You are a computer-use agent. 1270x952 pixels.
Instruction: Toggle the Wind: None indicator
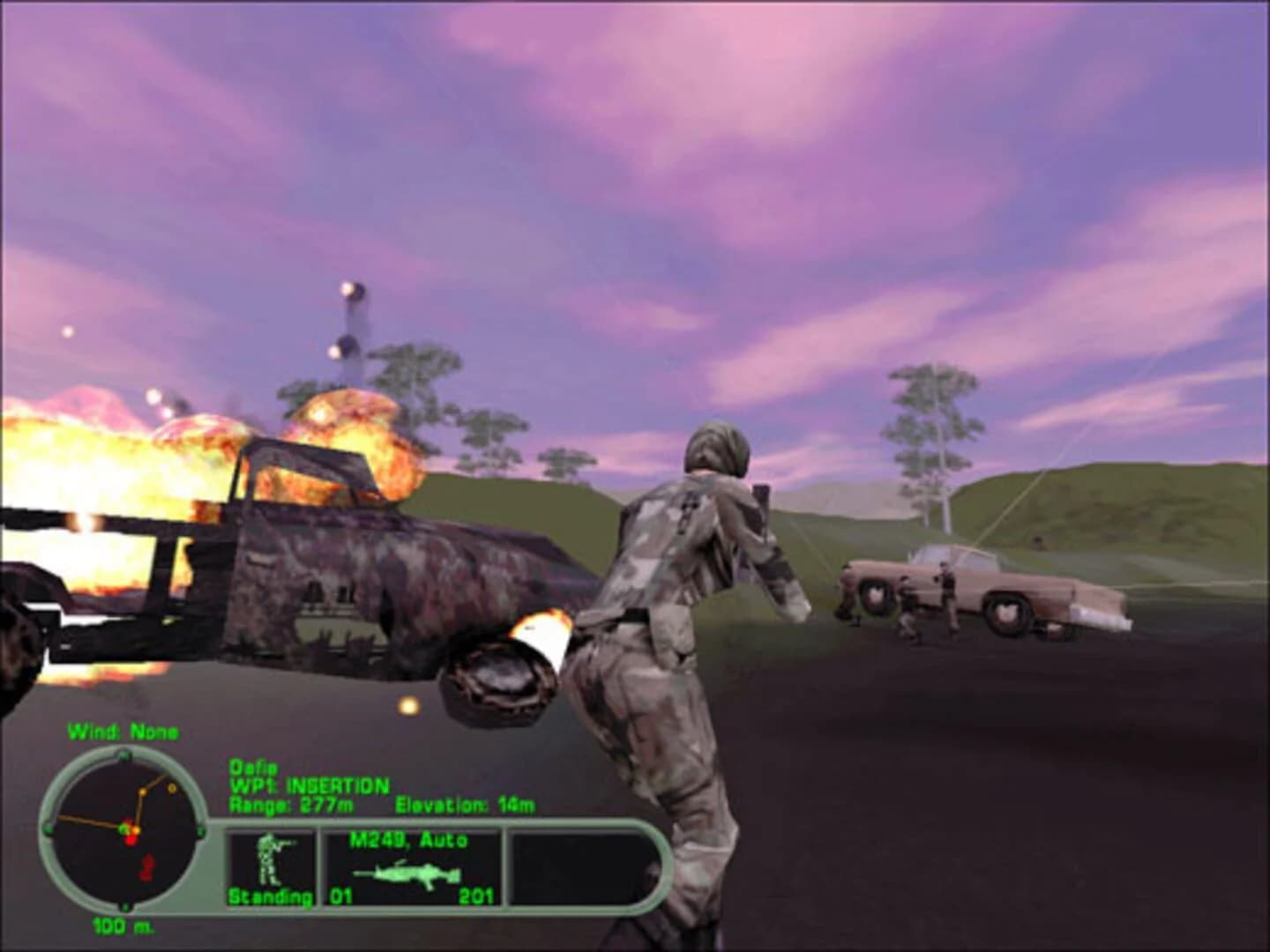click(125, 730)
